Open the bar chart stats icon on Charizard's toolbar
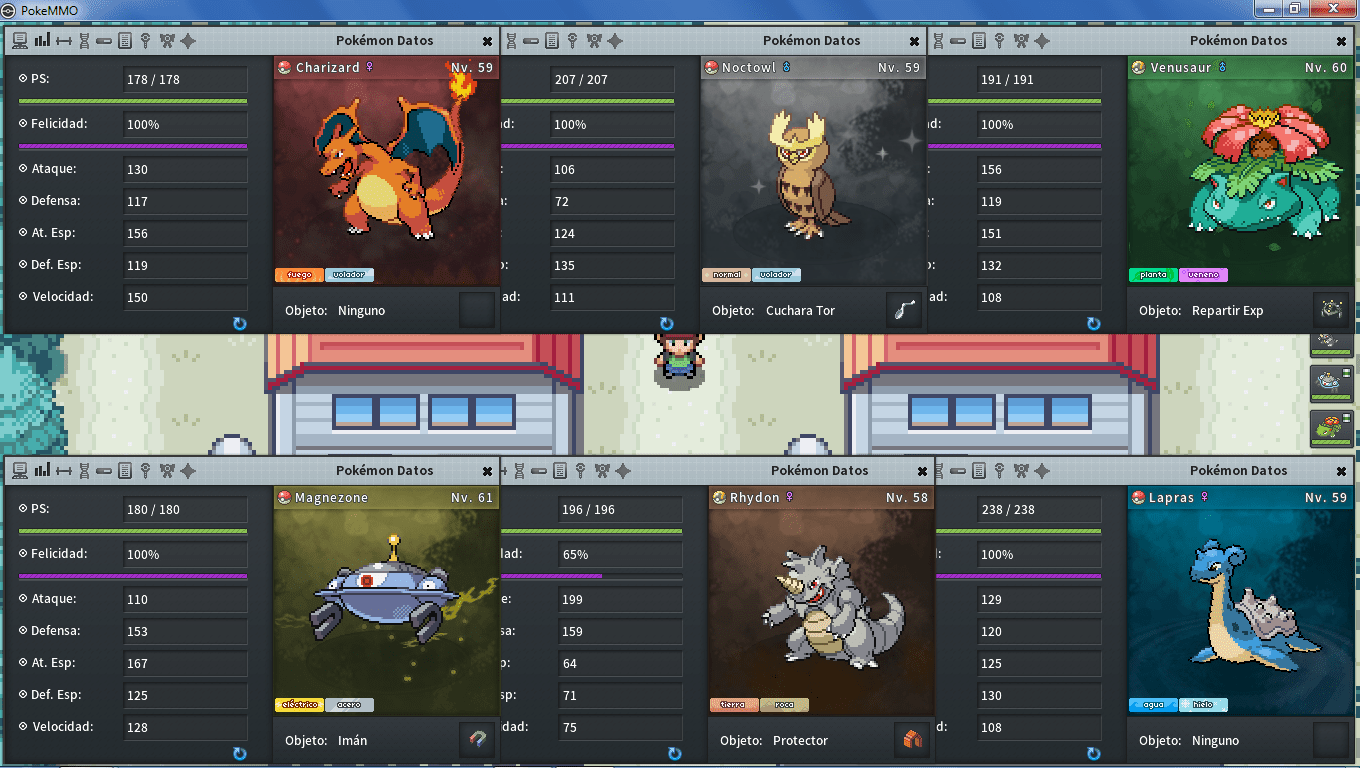1360x768 pixels. [42, 41]
